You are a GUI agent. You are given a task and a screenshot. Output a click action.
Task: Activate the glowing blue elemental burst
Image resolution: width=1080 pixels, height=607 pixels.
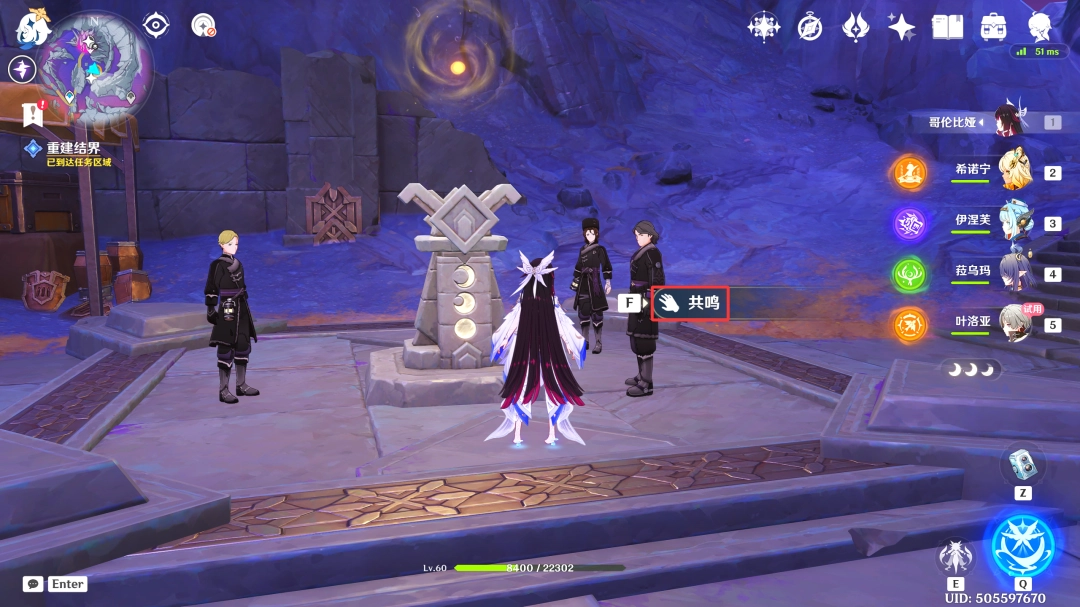point(1022,546)
